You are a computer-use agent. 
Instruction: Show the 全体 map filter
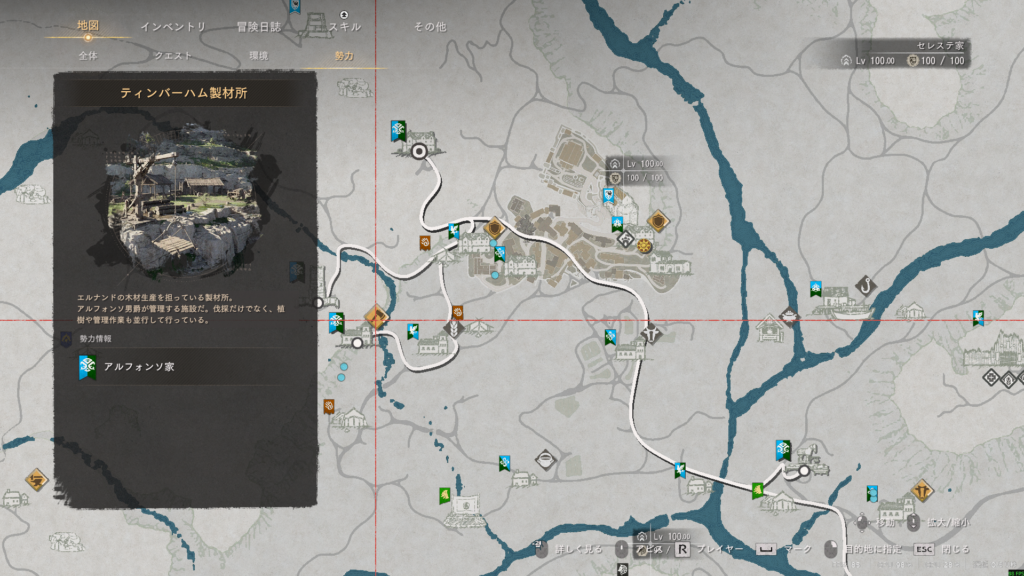(88, 56)
